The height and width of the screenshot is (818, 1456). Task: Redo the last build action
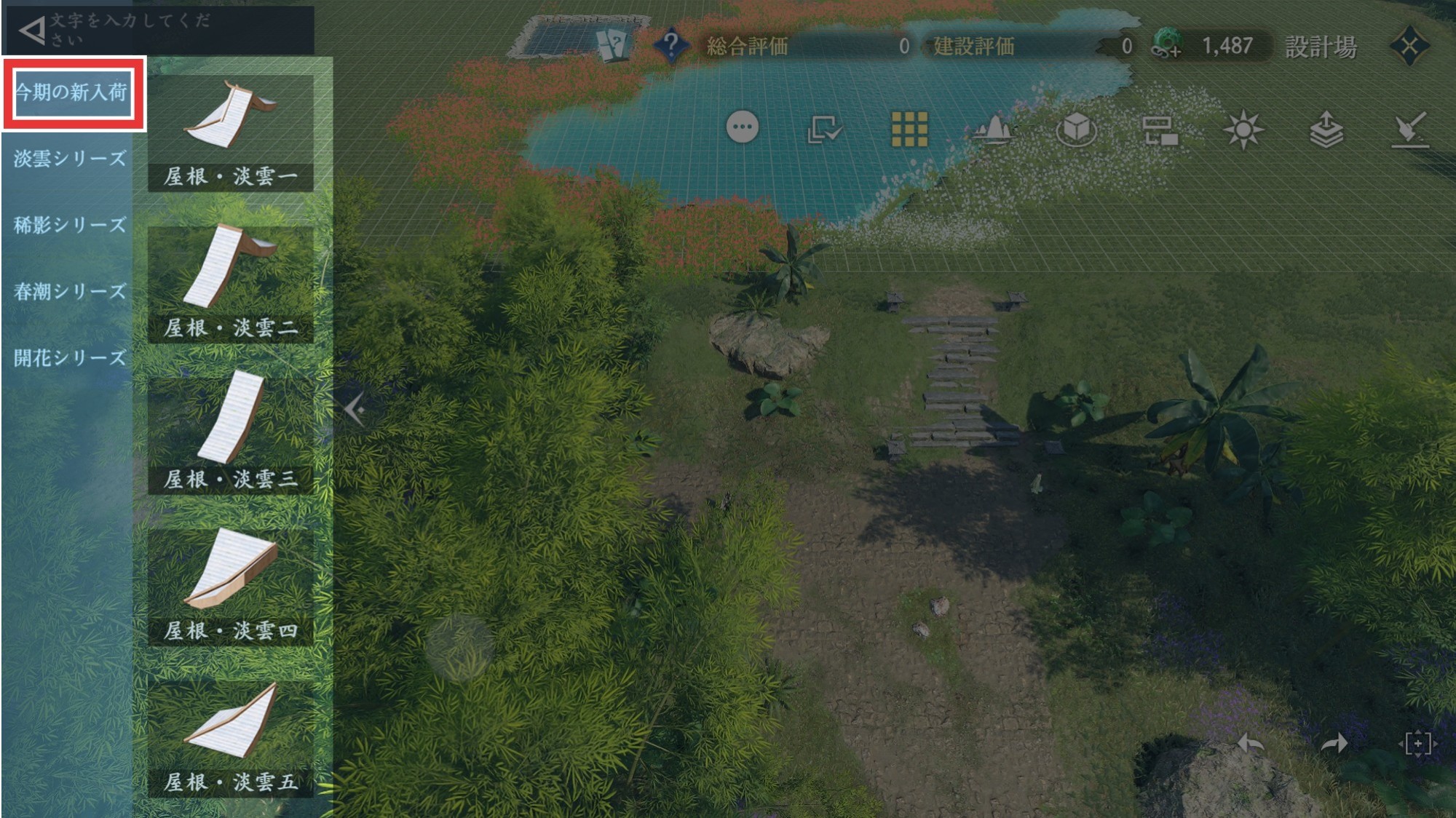[1334, 743]
